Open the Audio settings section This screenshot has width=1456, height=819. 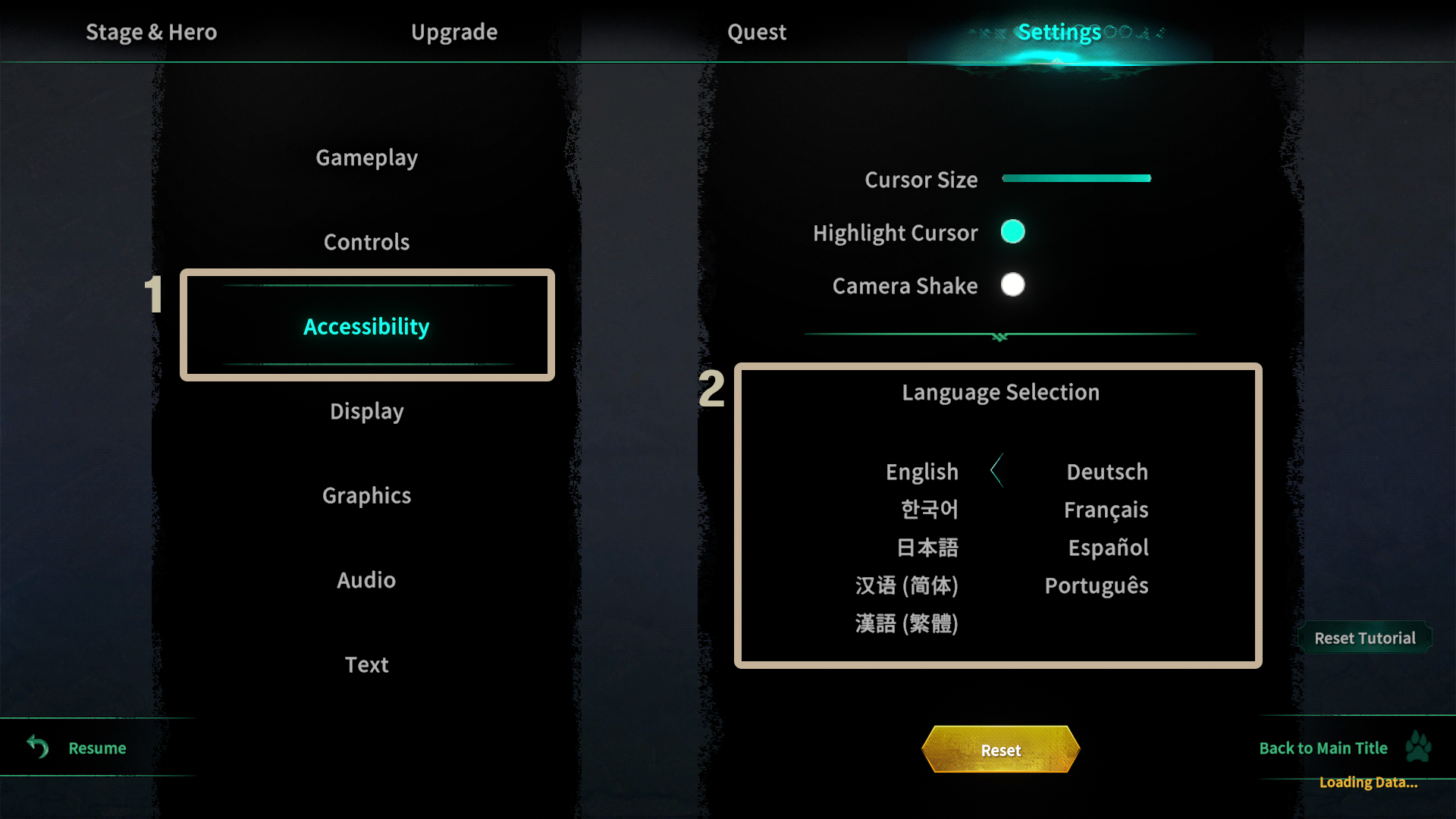click(x=366, y=580)
